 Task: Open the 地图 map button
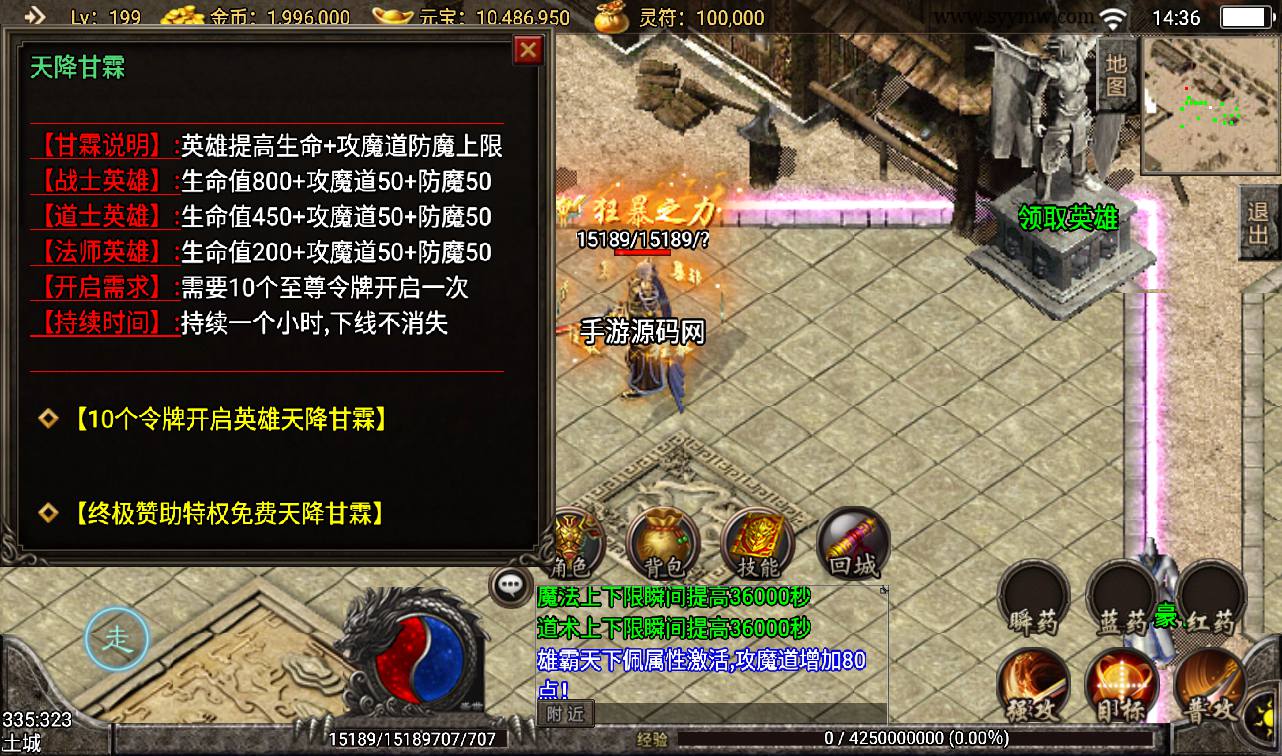coord(1117,74)
